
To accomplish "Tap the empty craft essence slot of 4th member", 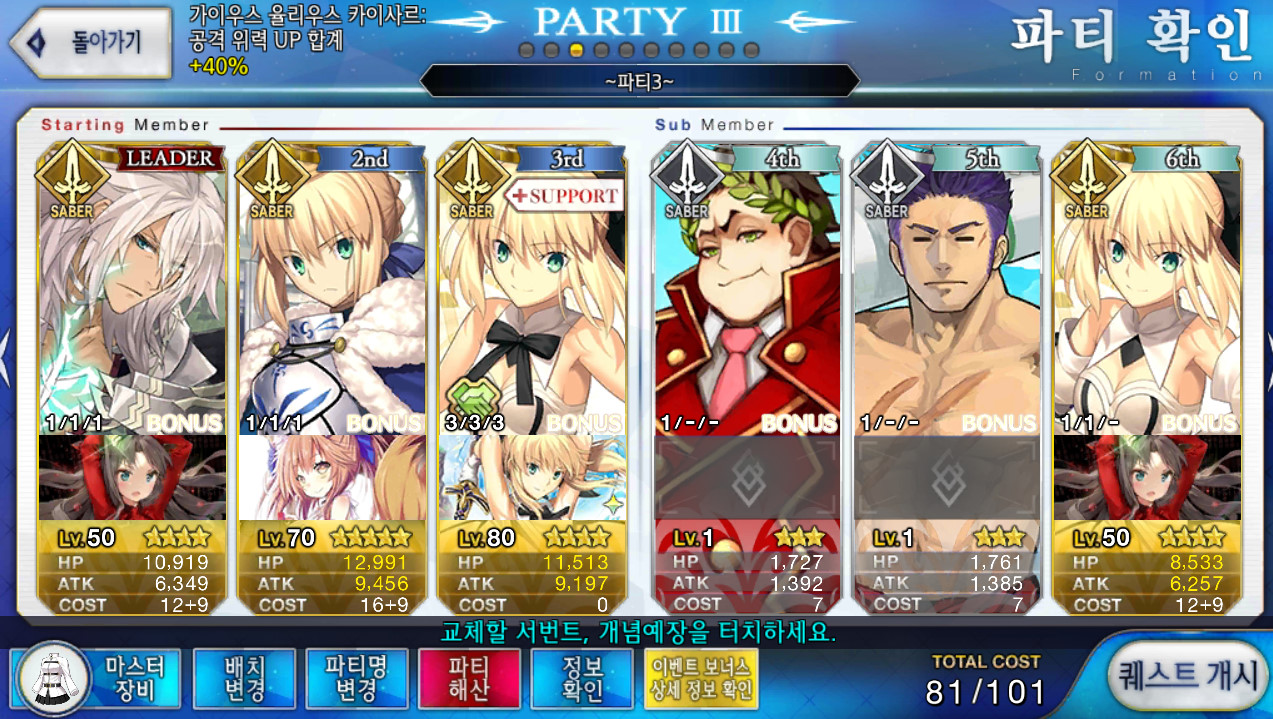I will 747,478.
